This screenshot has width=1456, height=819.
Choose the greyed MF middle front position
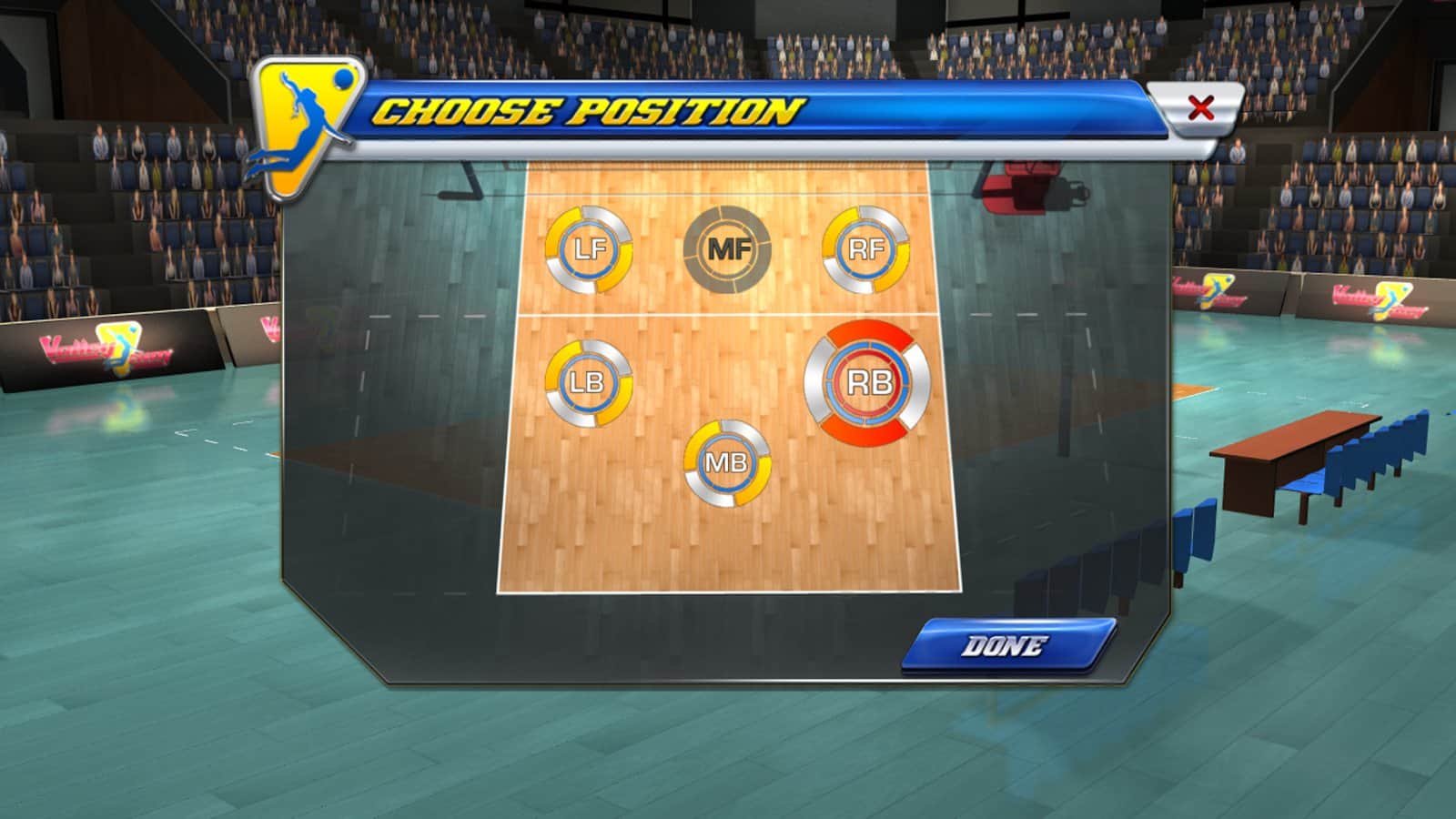pyautogui.click(x=727, y=249)
